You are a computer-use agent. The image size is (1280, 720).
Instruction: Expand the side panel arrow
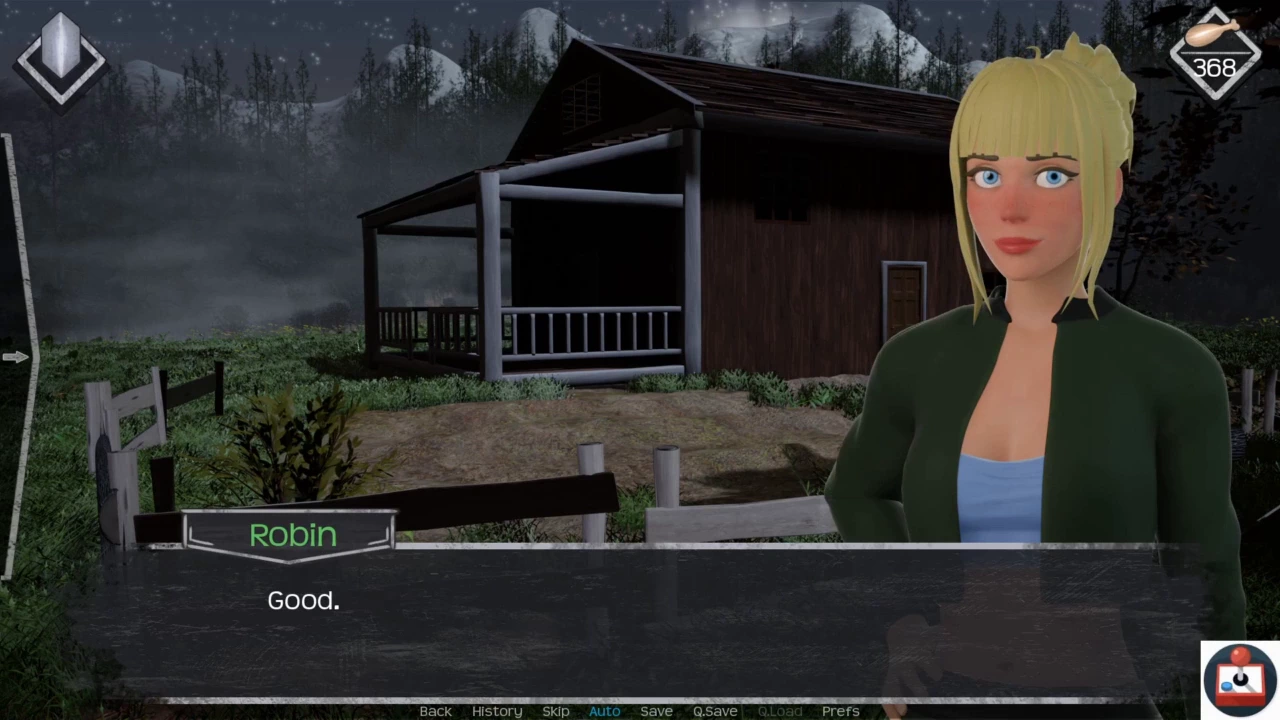point(15,357)
